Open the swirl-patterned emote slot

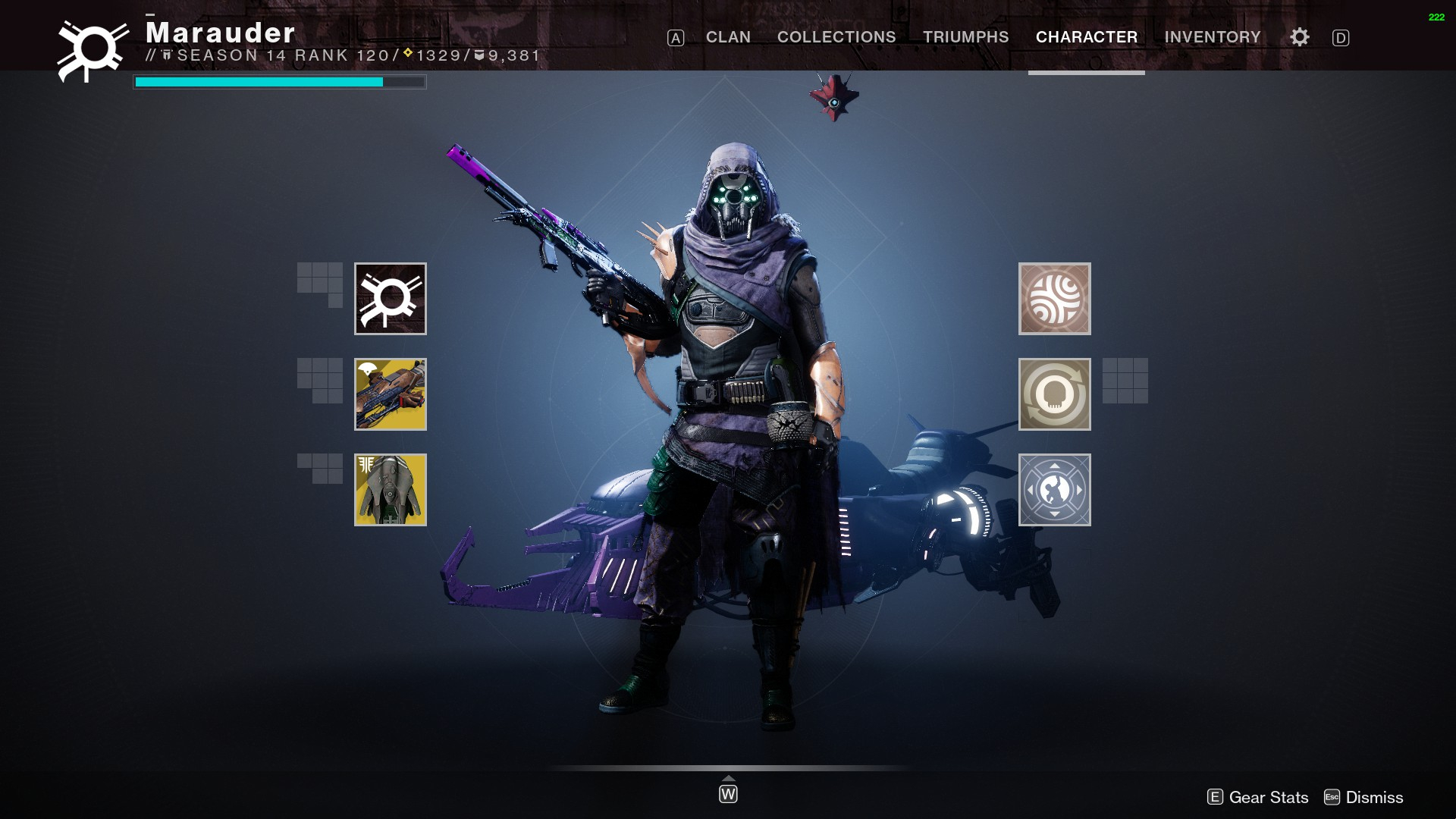[1054, 299]
